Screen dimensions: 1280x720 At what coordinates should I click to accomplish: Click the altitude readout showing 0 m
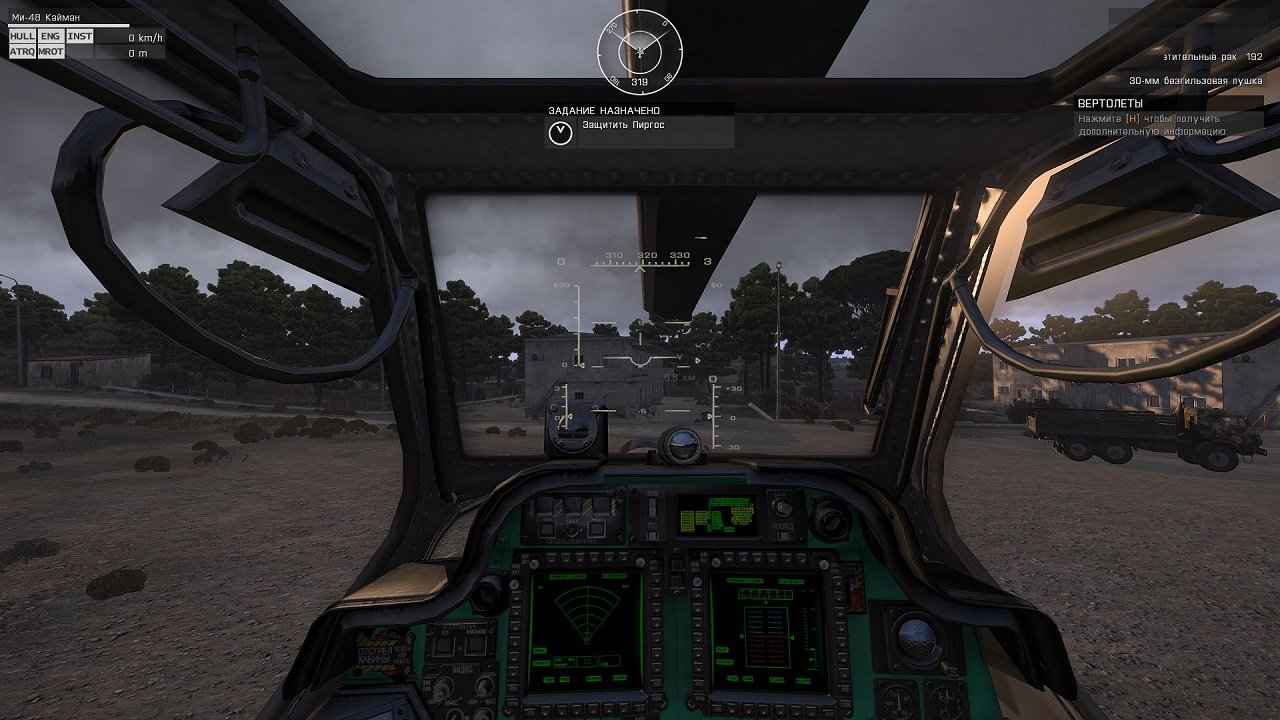pyautogui.click(x=135, y=52)
